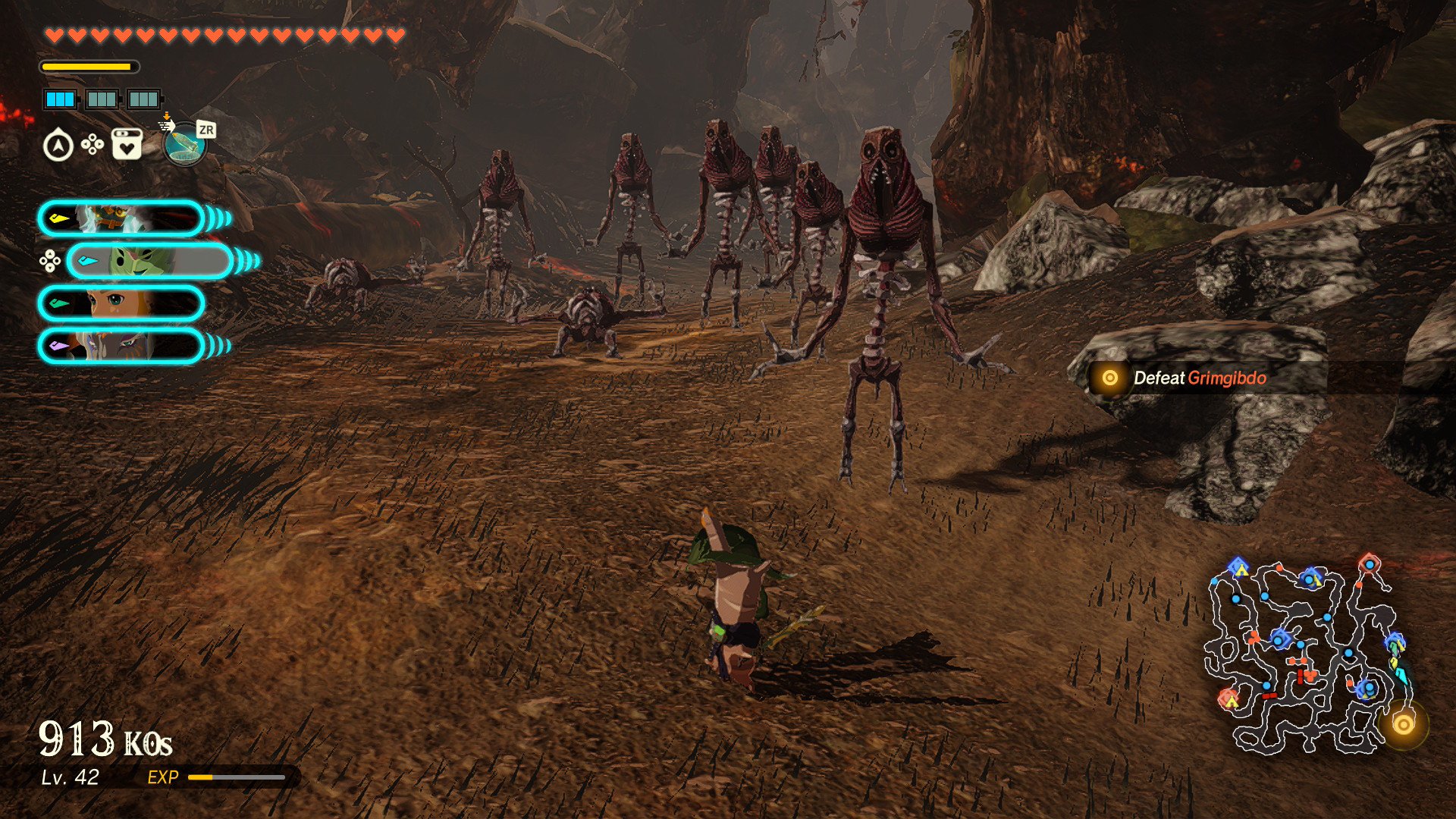Select the red enemy outpost diamond atop the minimap
The width and height of the screenshot is (1456, 819).
[x=1369, y=563]
